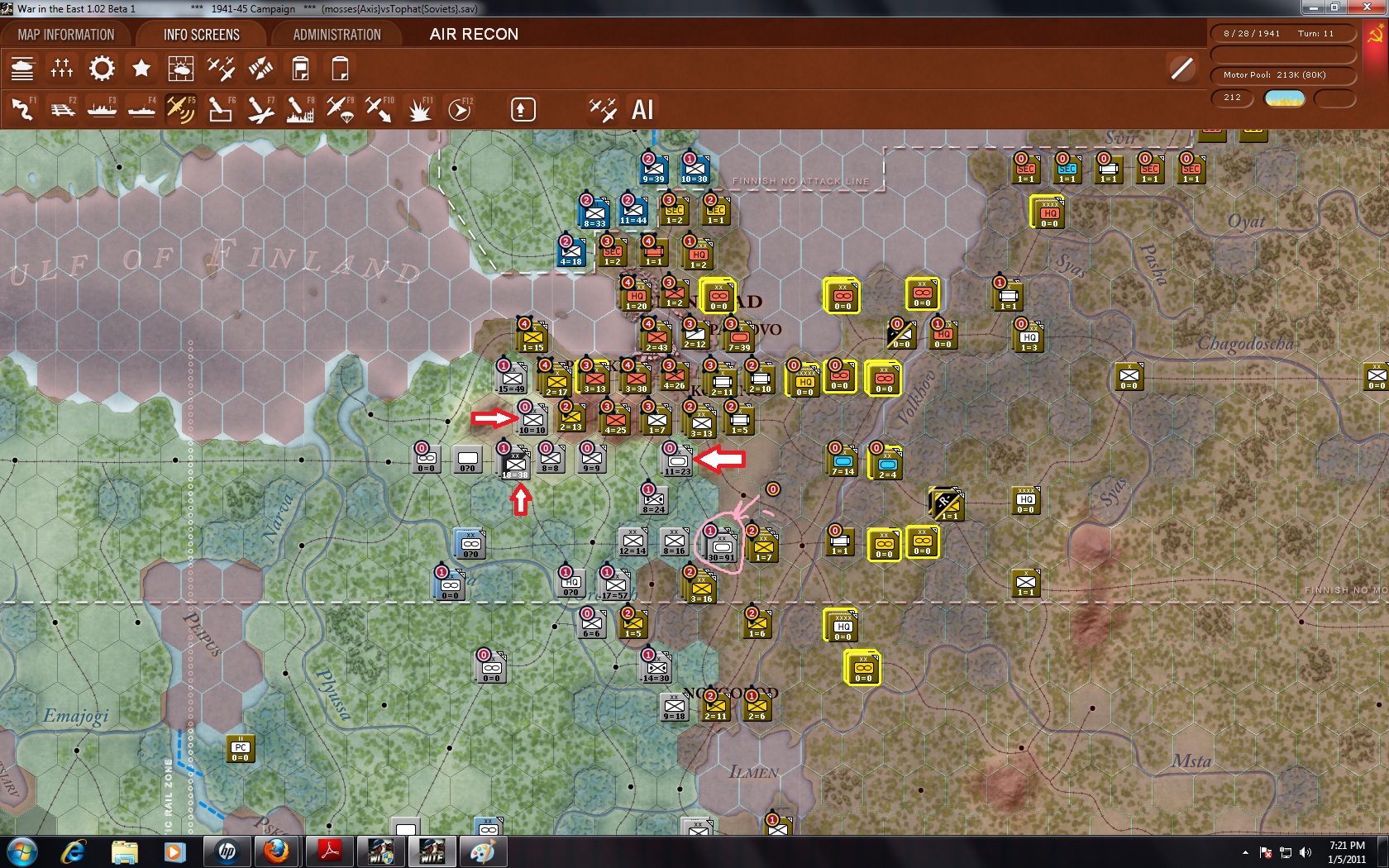Image resolution: width=1389 pixels, height=868 pixels.
Task: Click the AI button
Action: [642, 108]
